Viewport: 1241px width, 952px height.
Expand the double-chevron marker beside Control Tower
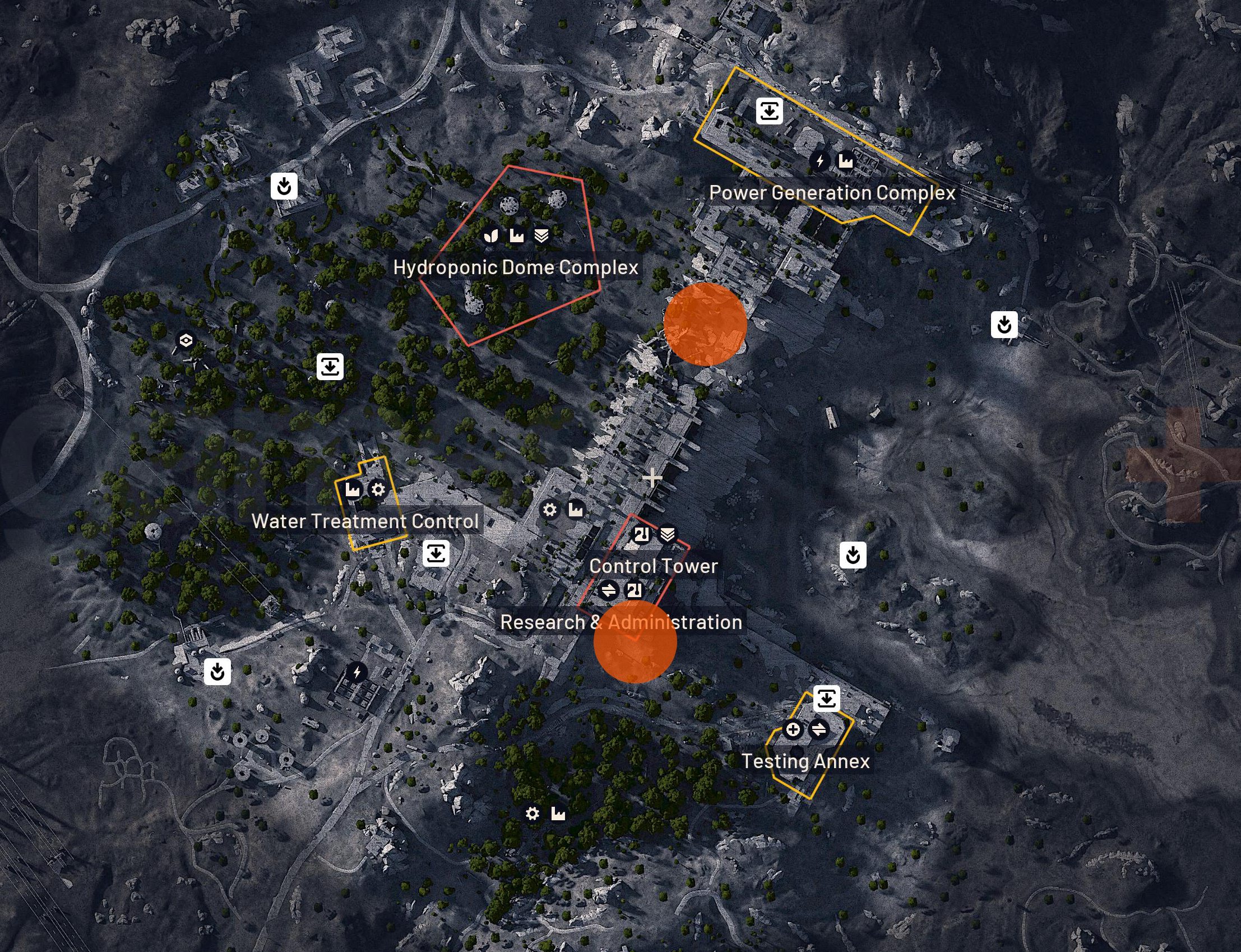[668, 534]
